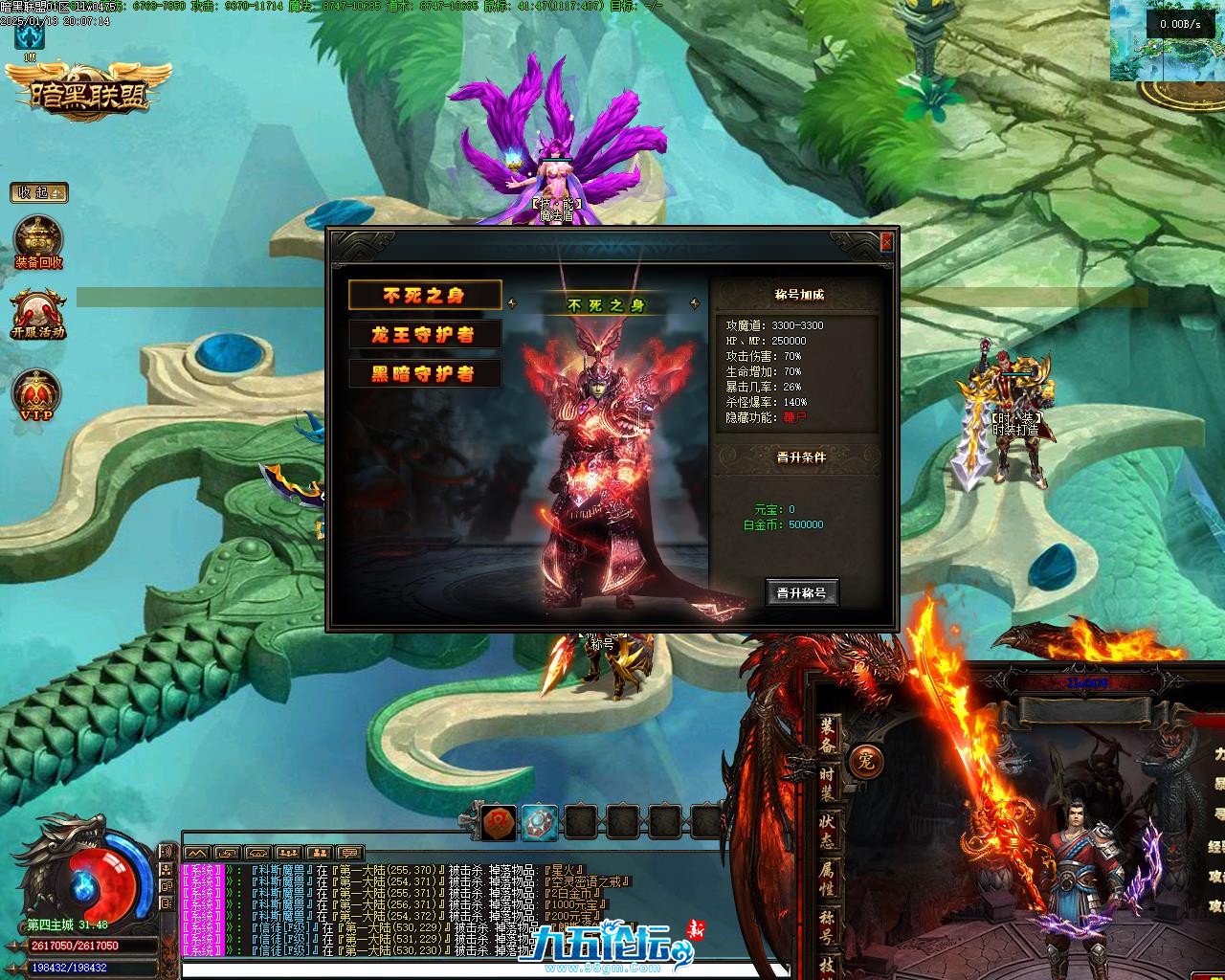Collapse the side icons with 收起

(x=39, y=192)
